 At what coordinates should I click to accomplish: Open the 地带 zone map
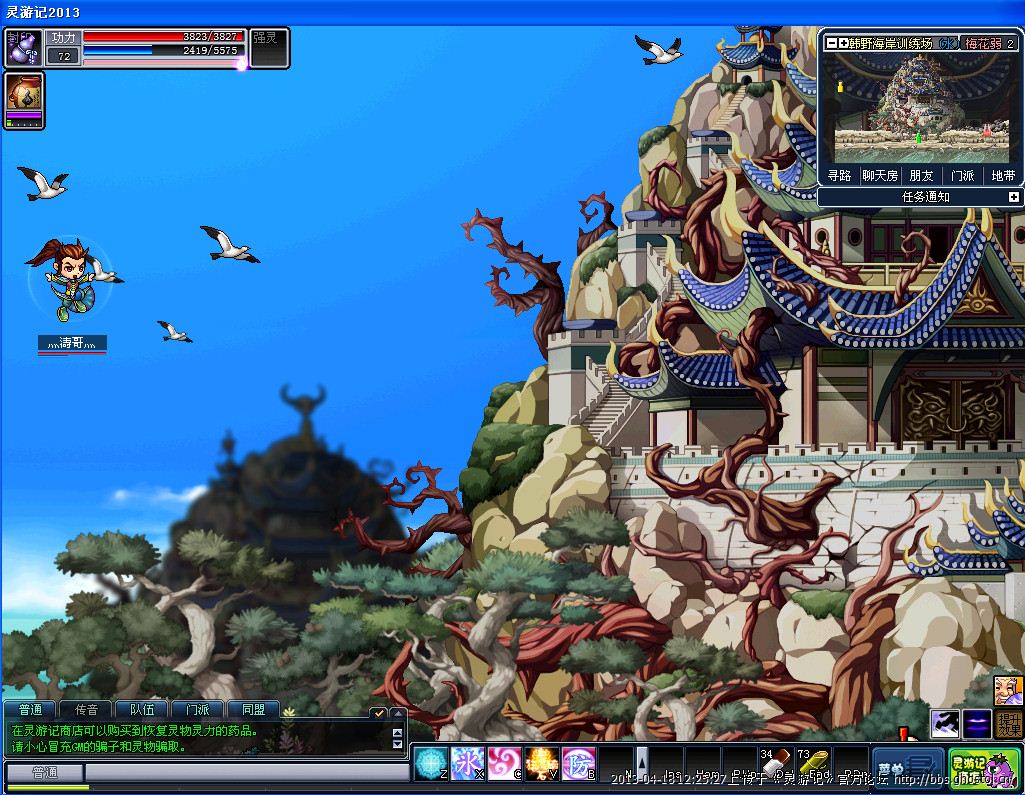pos(1003,175)
